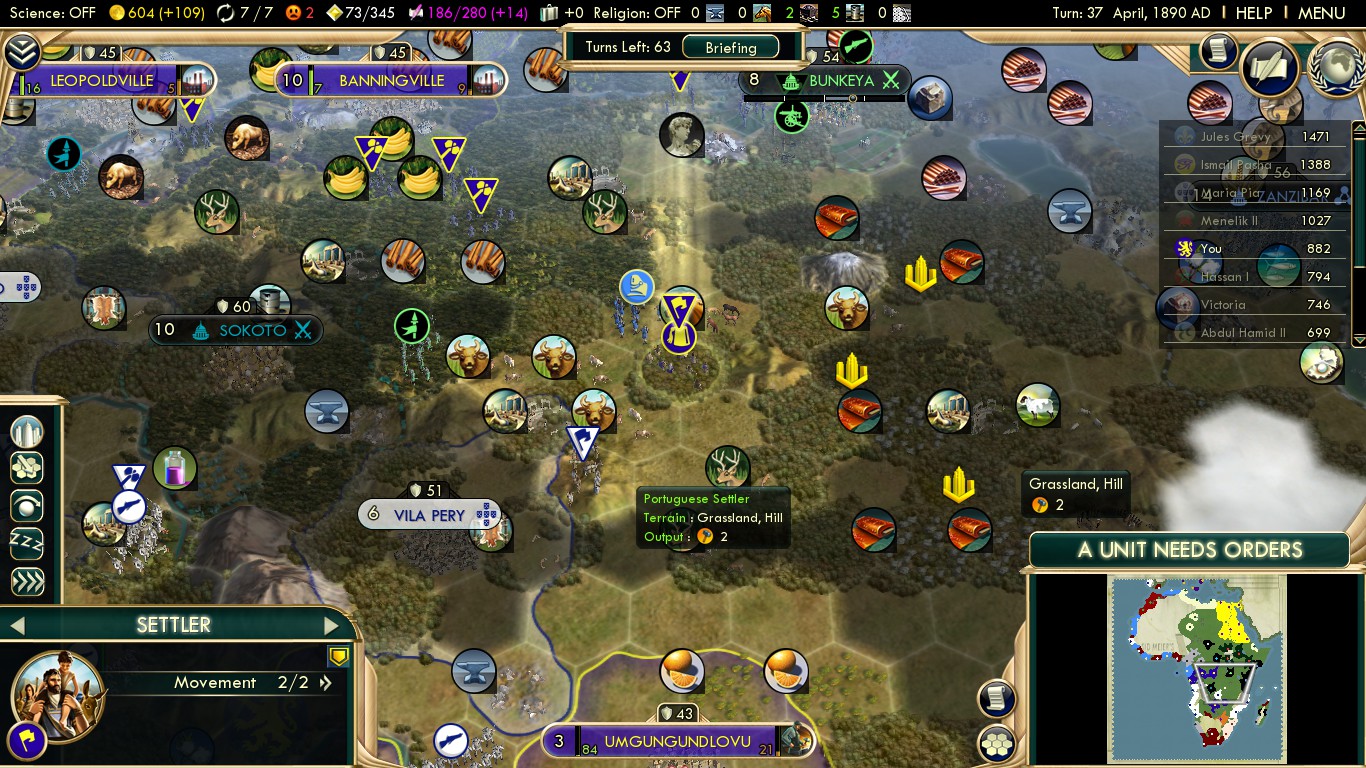1366x768 pixels.
Task: Open the hex-grid map options button
Action: coord(997,744)
